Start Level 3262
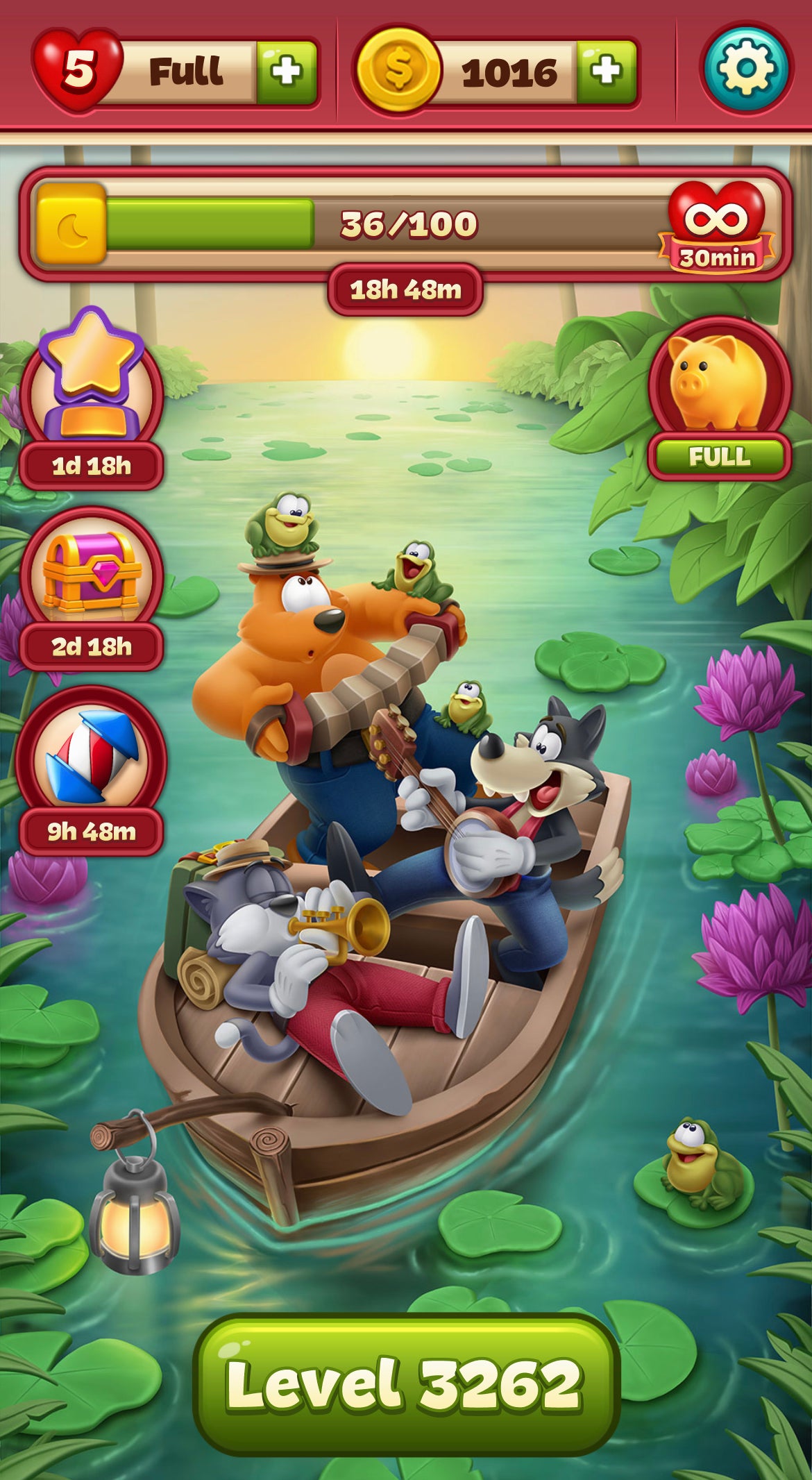 (x=405, y=1384)
